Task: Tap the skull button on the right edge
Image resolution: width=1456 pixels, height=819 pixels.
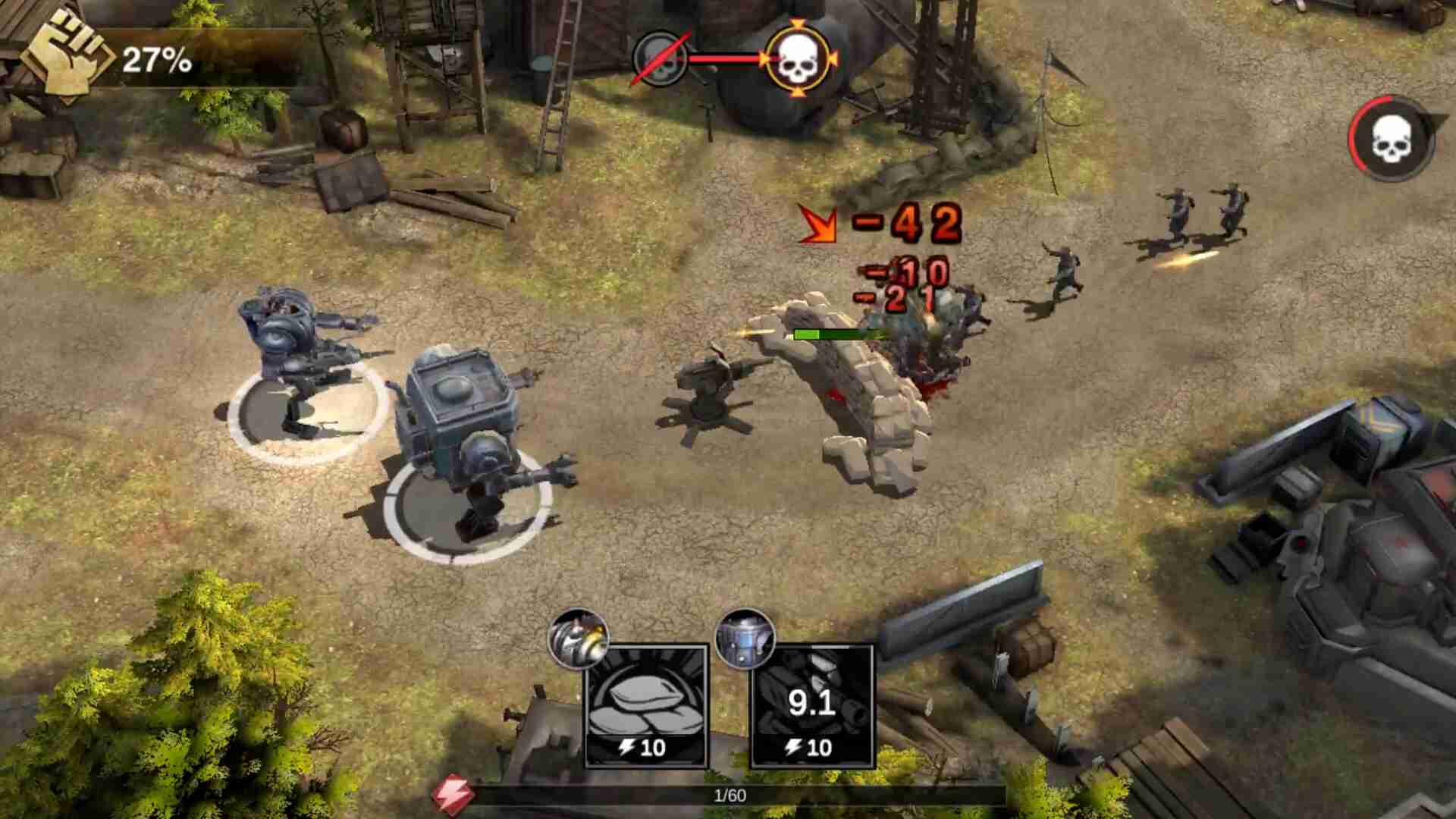Action: [1391, 139]
